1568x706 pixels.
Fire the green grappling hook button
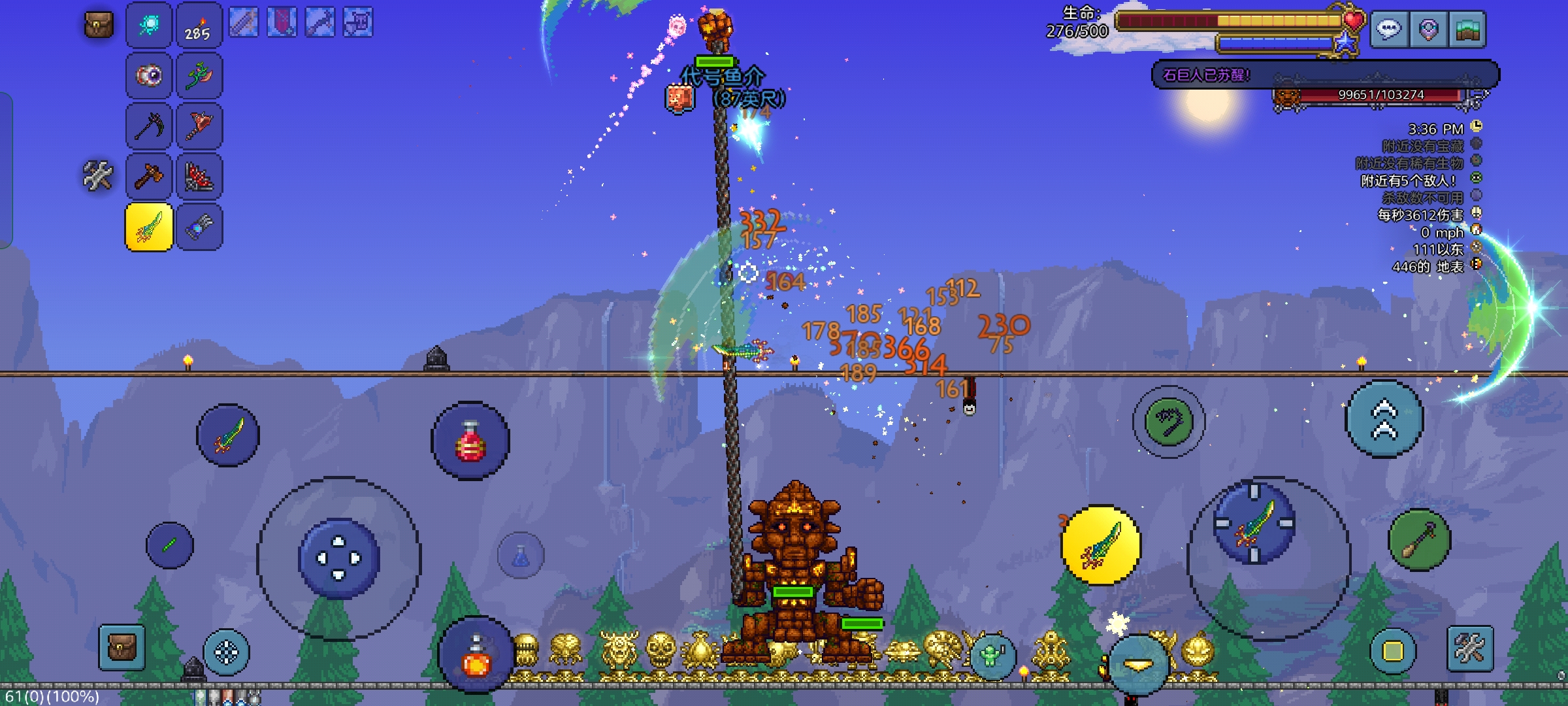[x=1169, y=422]
